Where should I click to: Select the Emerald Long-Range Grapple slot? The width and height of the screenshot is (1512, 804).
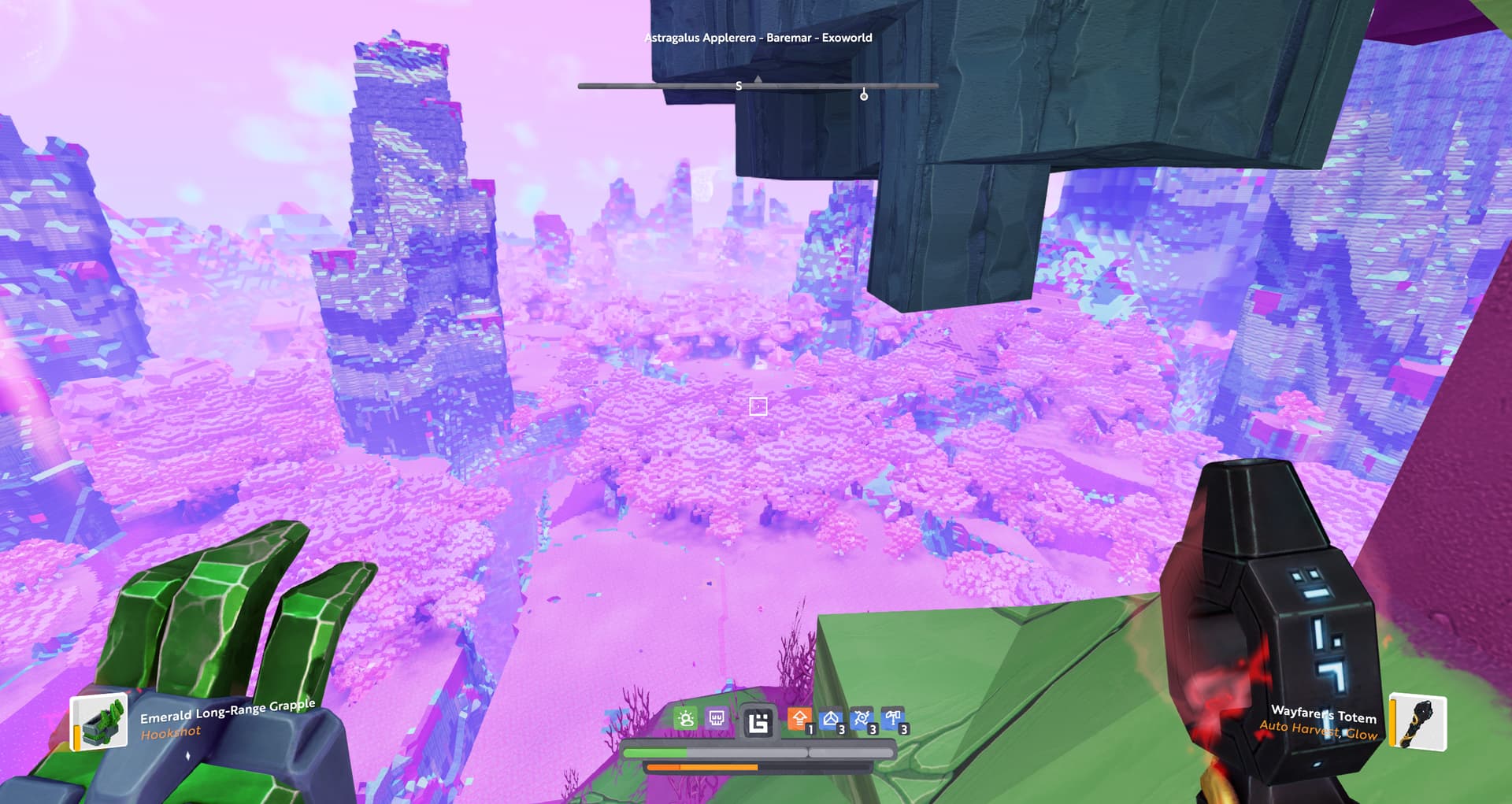pos(100,721)
